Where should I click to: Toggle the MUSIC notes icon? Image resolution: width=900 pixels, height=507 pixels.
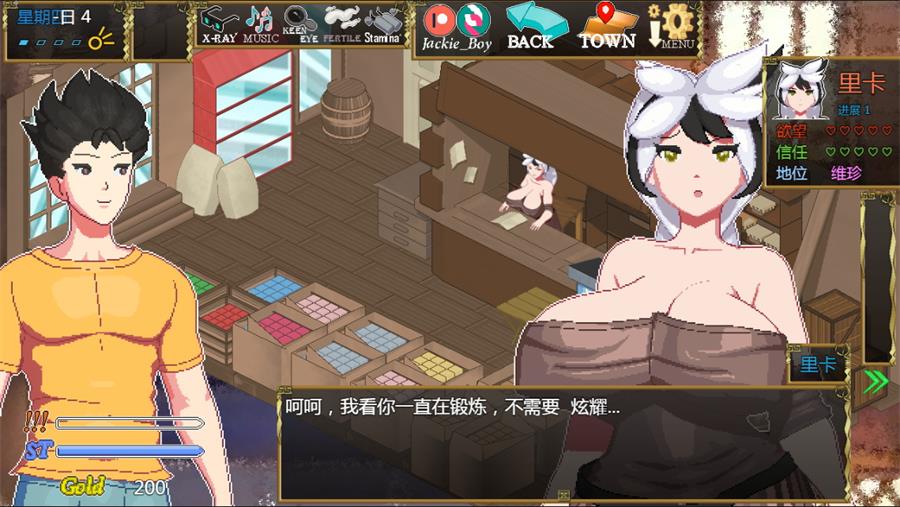pos(260,24)
